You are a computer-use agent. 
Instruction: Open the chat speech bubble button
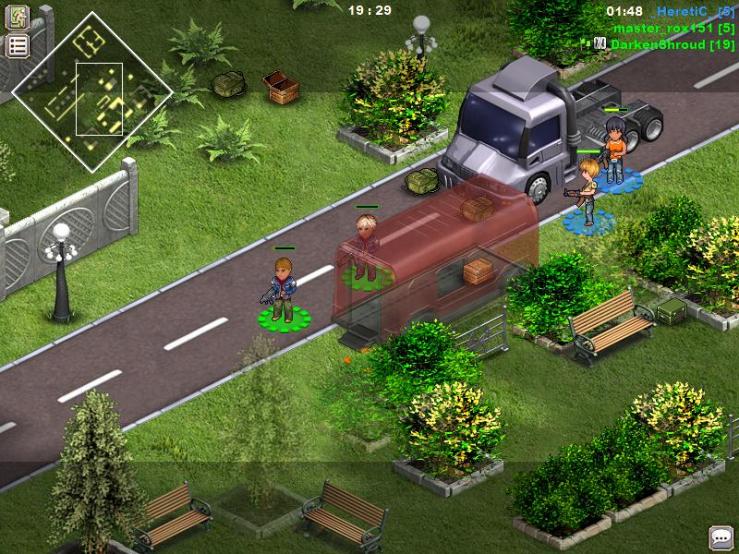coord(720,537)
